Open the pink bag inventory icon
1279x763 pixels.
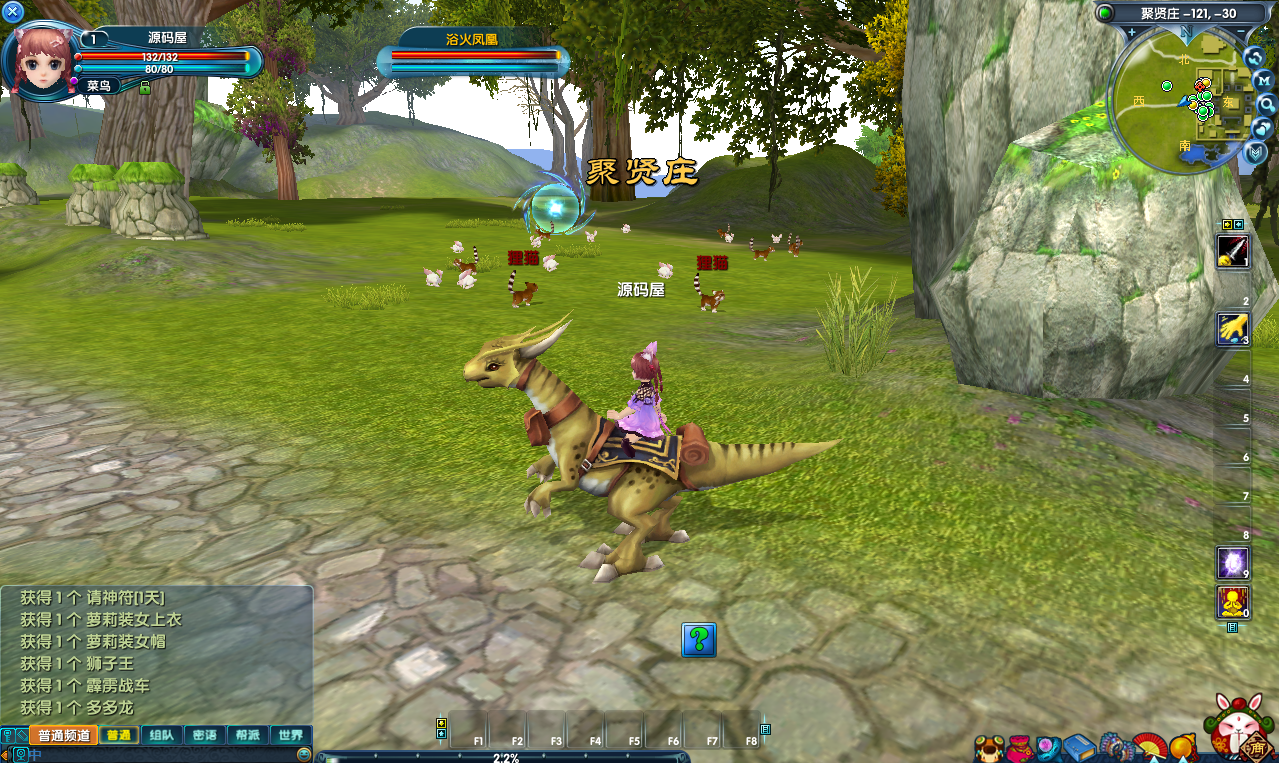click(1019, 748)
